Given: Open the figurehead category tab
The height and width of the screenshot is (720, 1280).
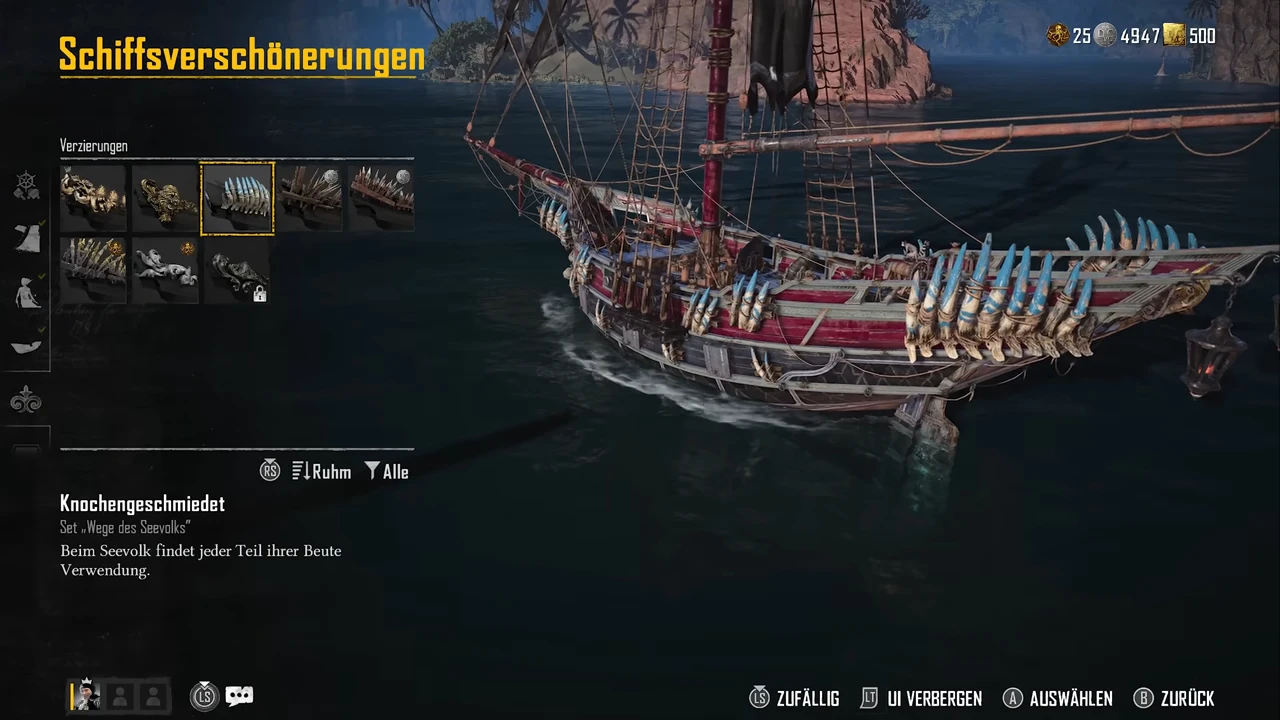Looking at the screenshot, I should coord(26,293).
